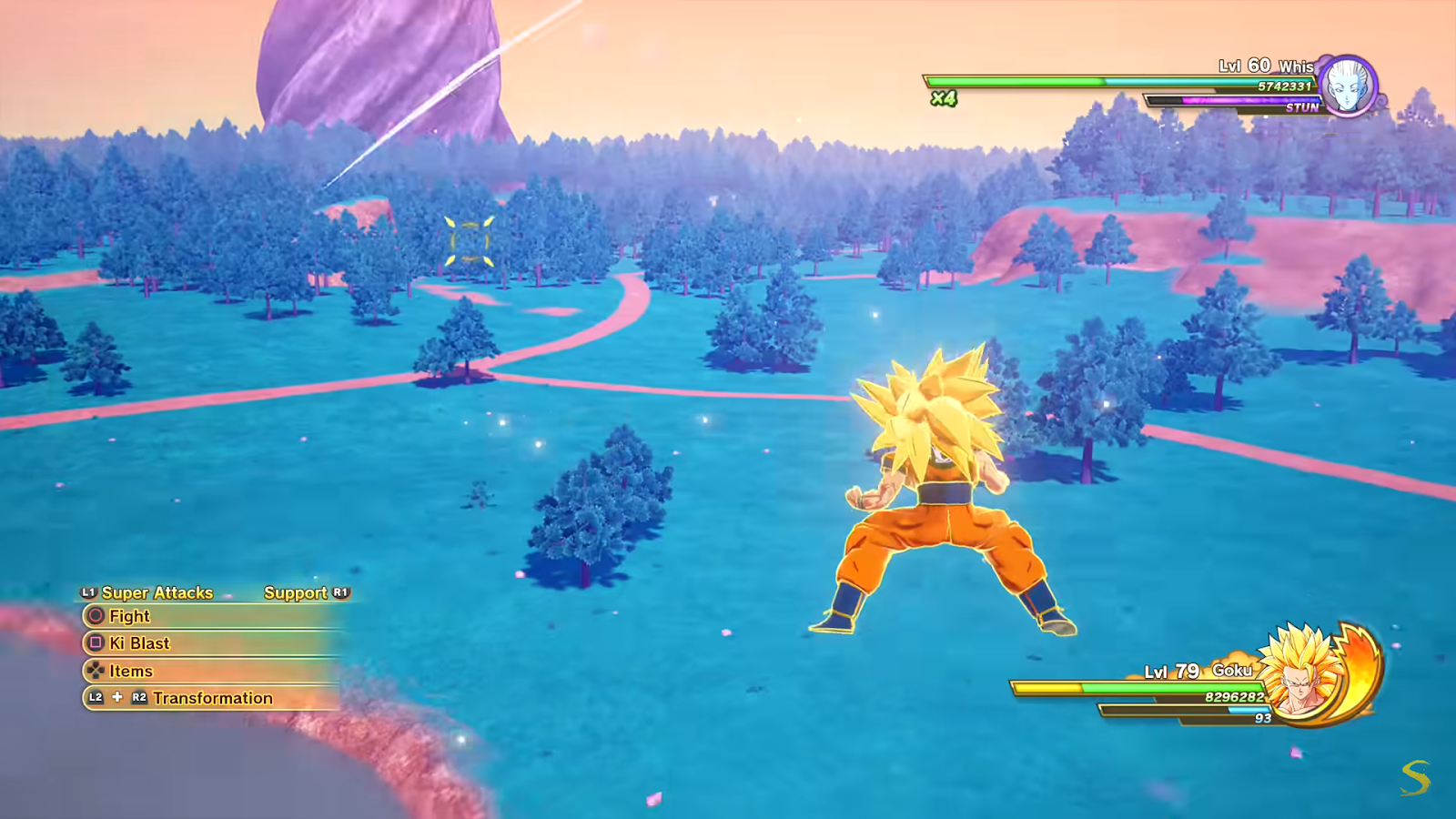1456x819 pixels.
Task: Open the Super Attacks panel
Action: click(157, 592)
